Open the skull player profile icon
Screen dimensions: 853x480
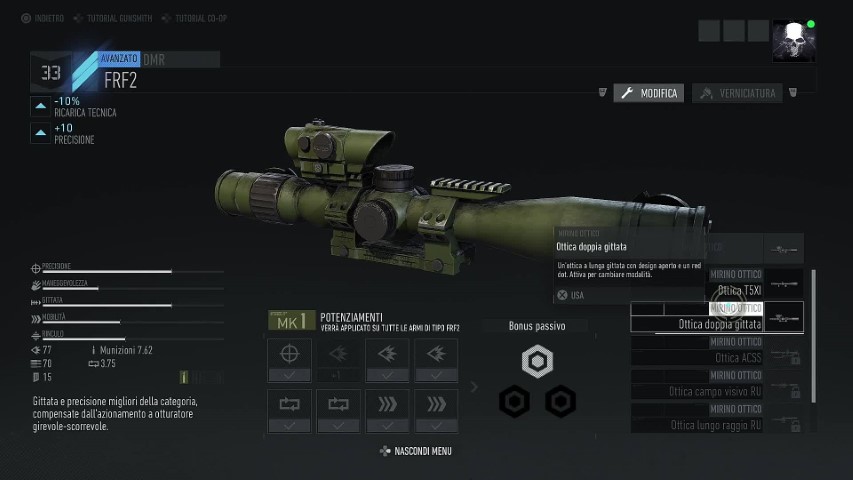pyautogui.click(x=793, y=41)
